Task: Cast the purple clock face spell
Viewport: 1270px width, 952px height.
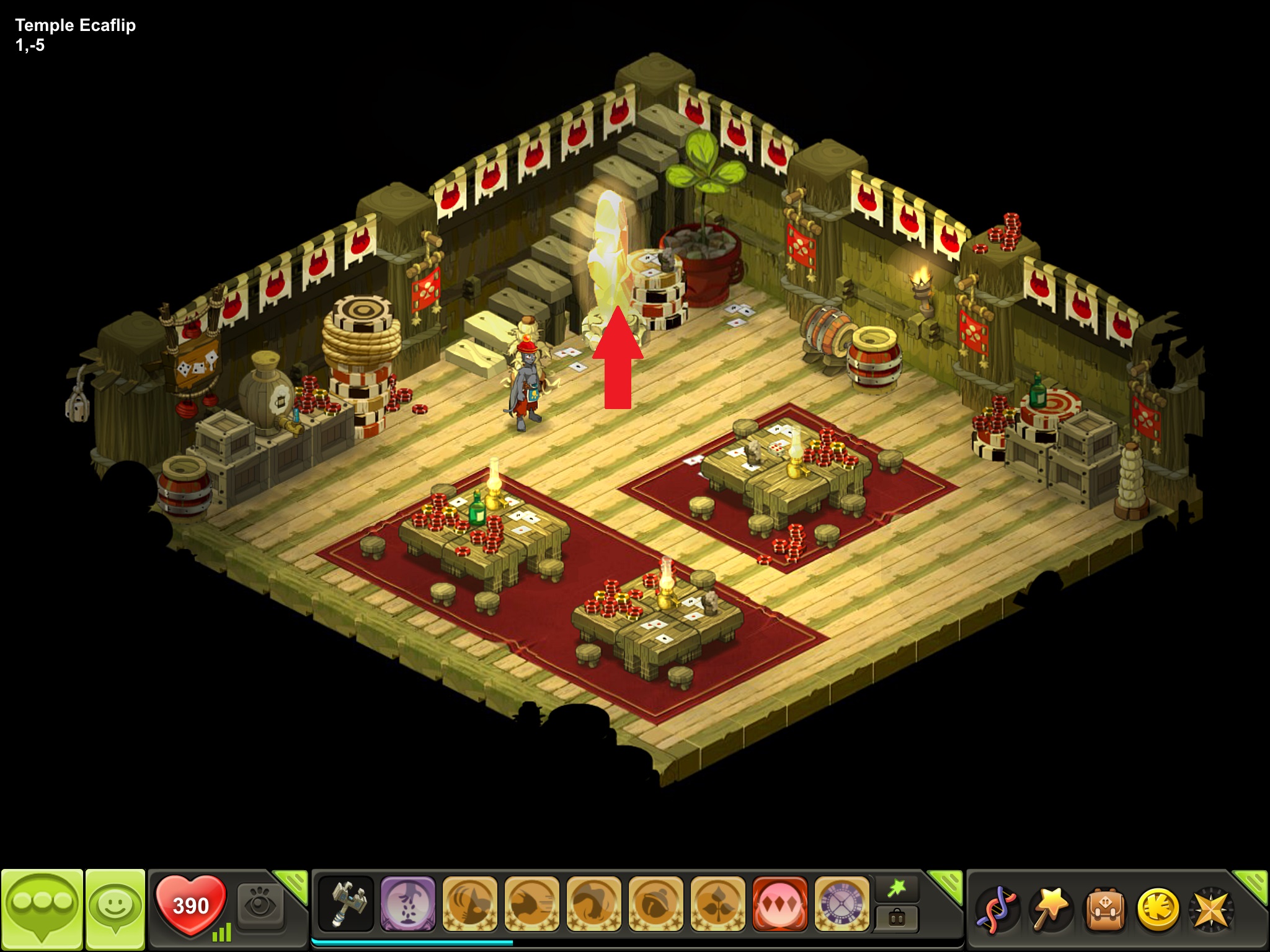Action: [x=841, y=904]
